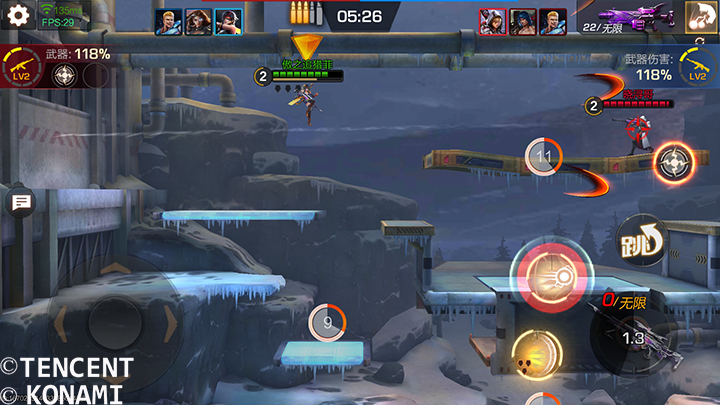Activate the orange crosshair aim skill

coord(674,163)
